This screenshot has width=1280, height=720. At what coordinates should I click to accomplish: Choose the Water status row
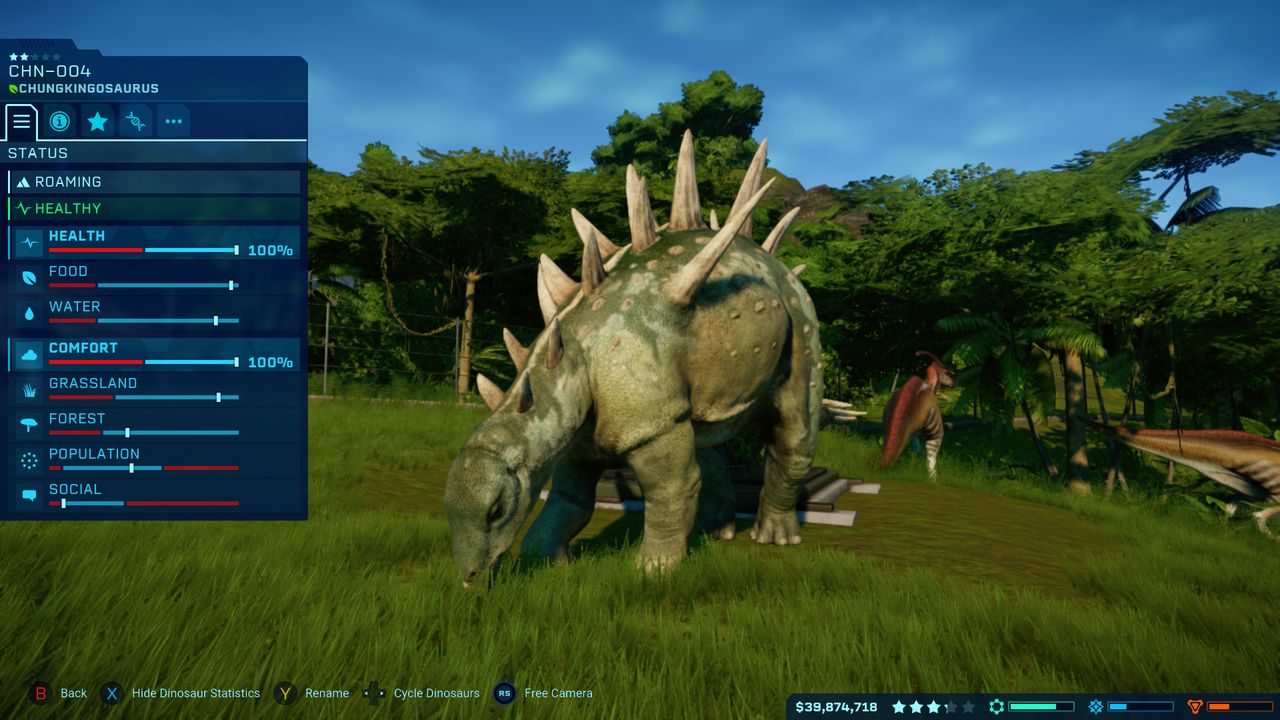pyautogui.click(x=154, y=313)
